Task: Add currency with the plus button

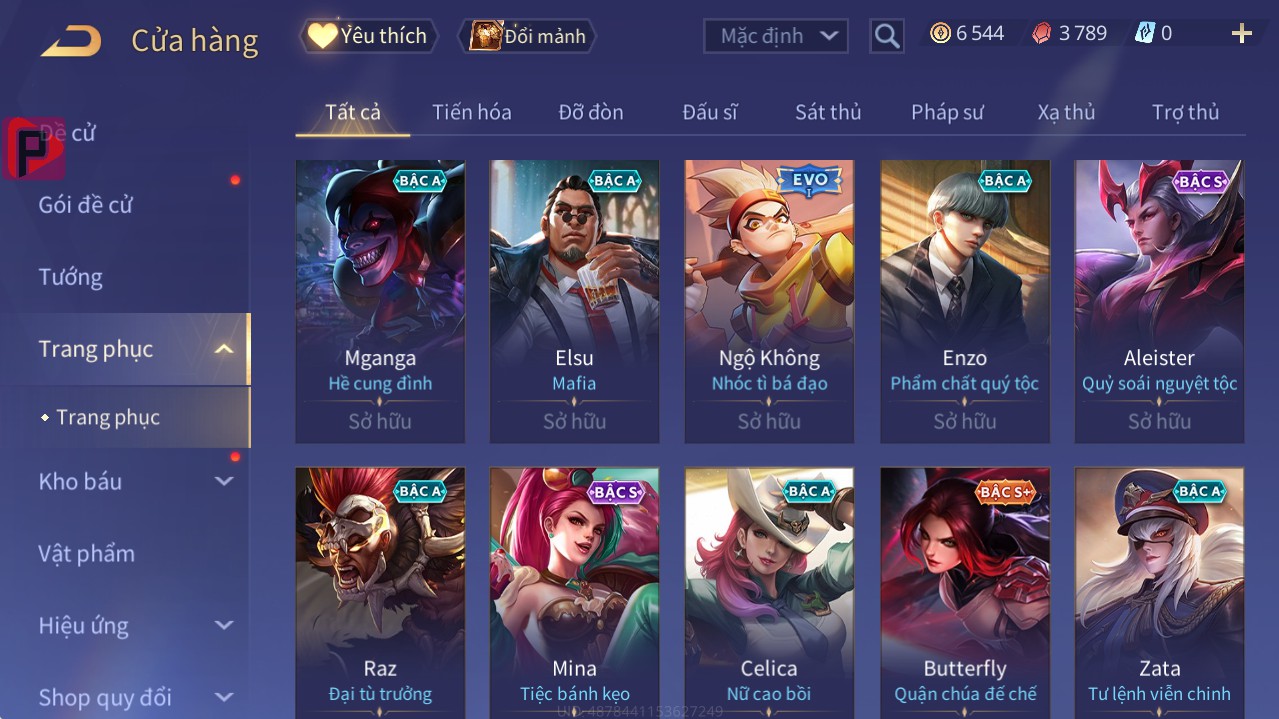Action: tap(1241, 34)
